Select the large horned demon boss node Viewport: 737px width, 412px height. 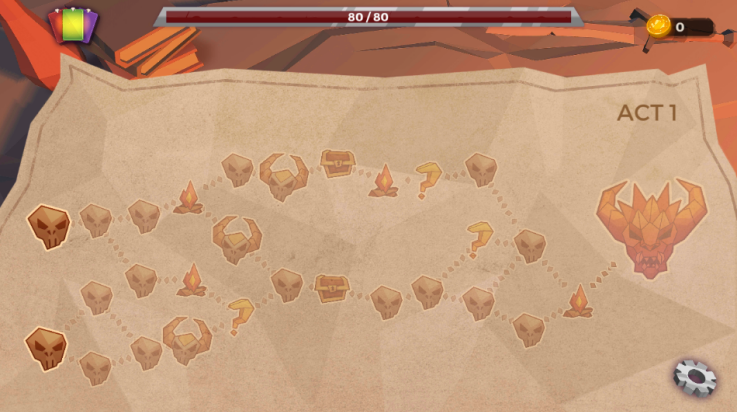[650, 226]
